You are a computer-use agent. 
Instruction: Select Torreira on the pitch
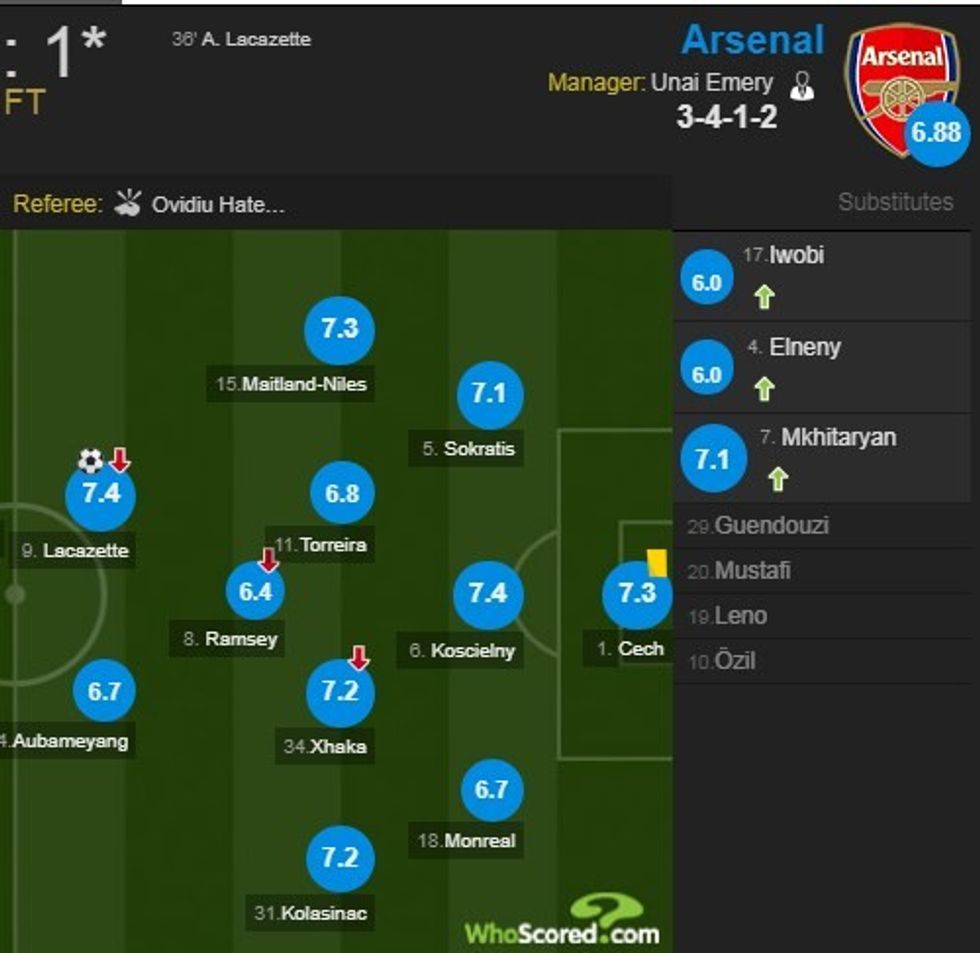(342, 494)
